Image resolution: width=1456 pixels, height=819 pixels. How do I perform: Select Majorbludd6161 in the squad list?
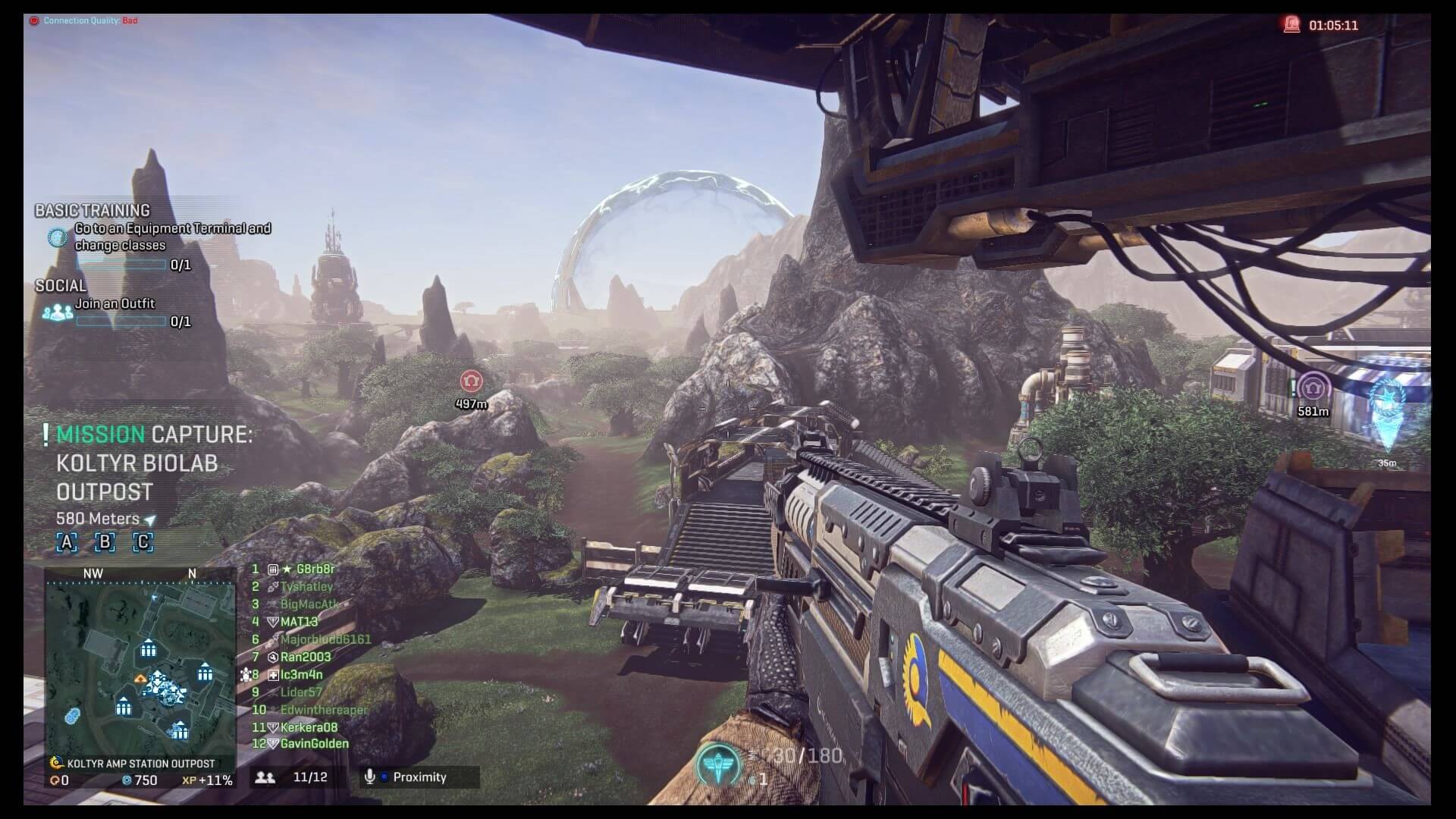[325, 639]
